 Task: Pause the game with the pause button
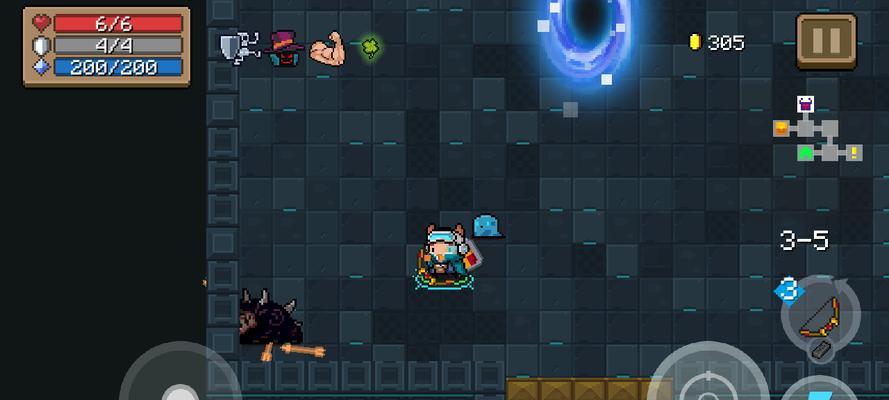(826, 42)
